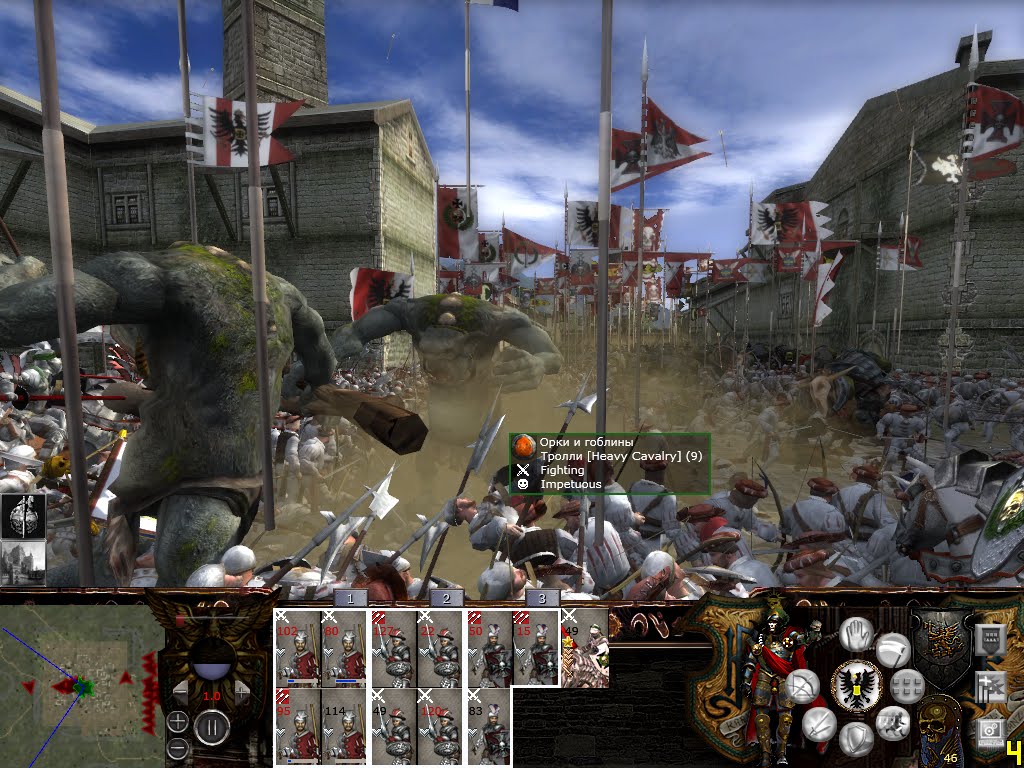Zoom in the minimap with plus button

[177, 721]
